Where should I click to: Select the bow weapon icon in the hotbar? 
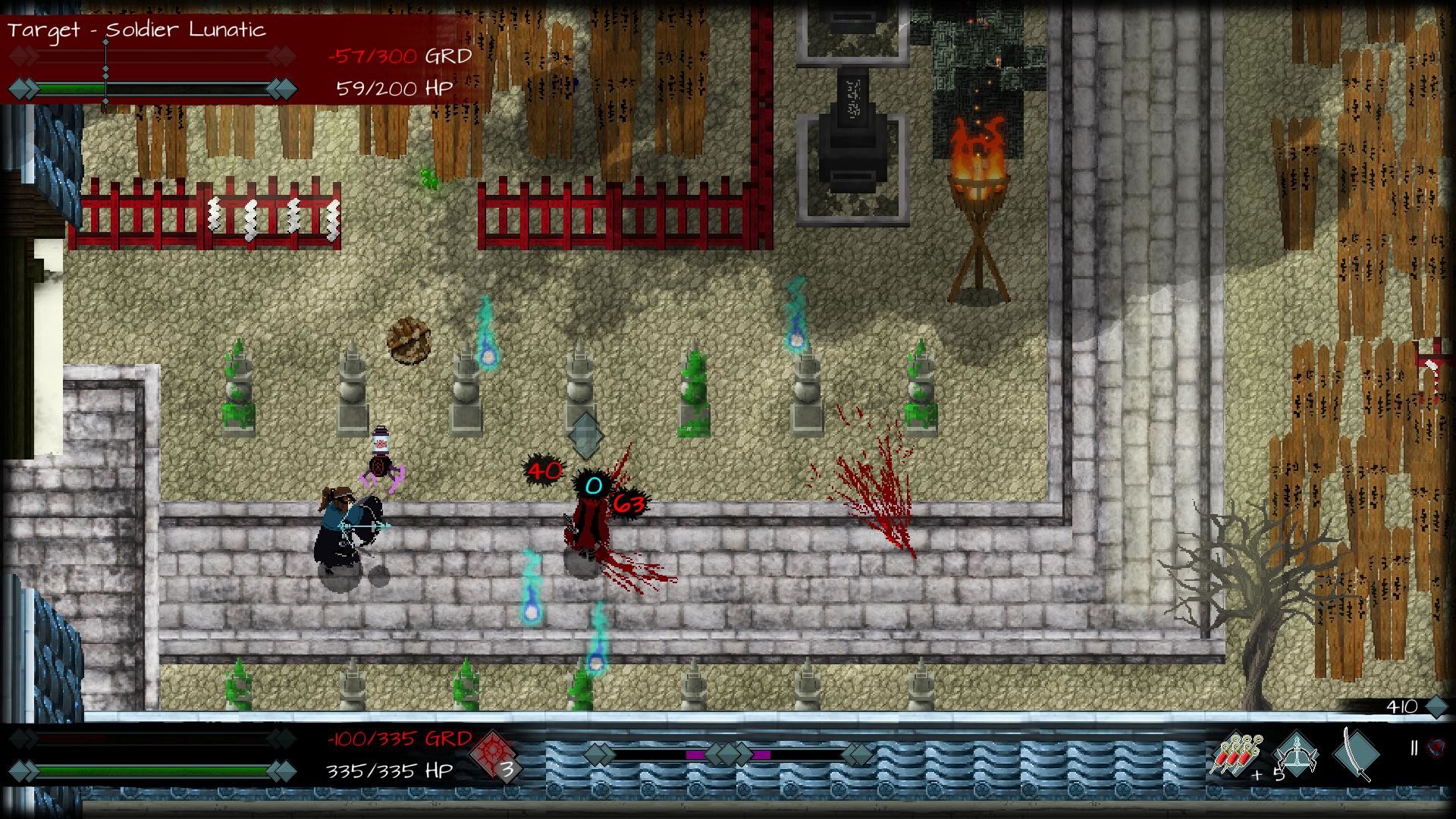coord(1296,756)
